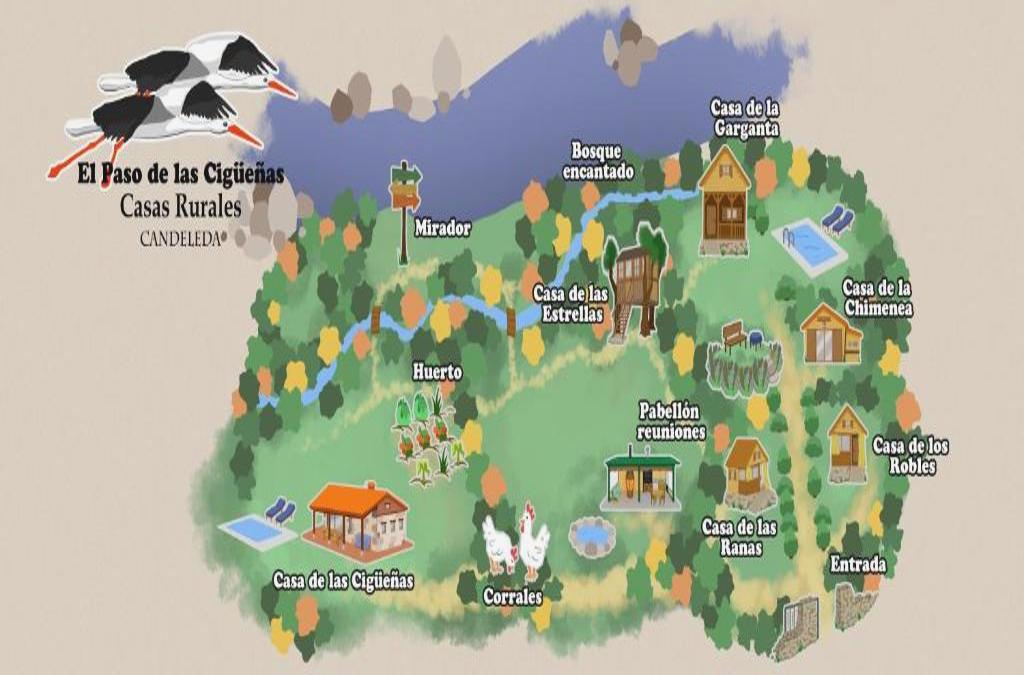Select the Casa de los Robles cabin
Image resolution: width=1024 pixels, height=675 pixels.
847,443
